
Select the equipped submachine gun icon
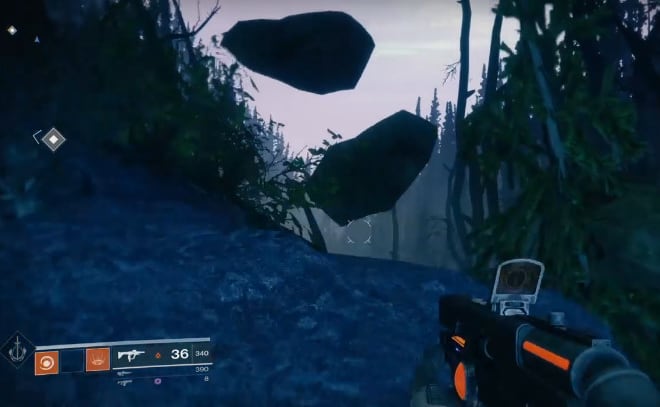pos(132,354)
